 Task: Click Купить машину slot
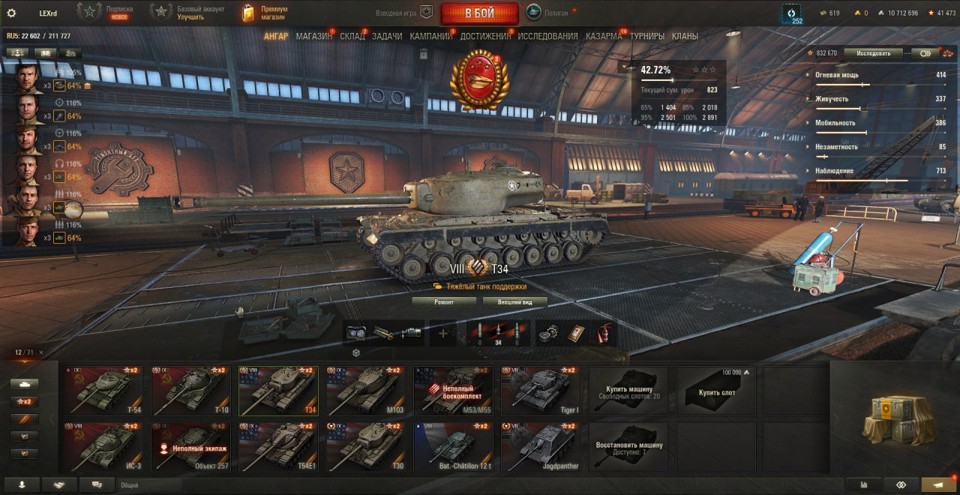coord(627,388)
